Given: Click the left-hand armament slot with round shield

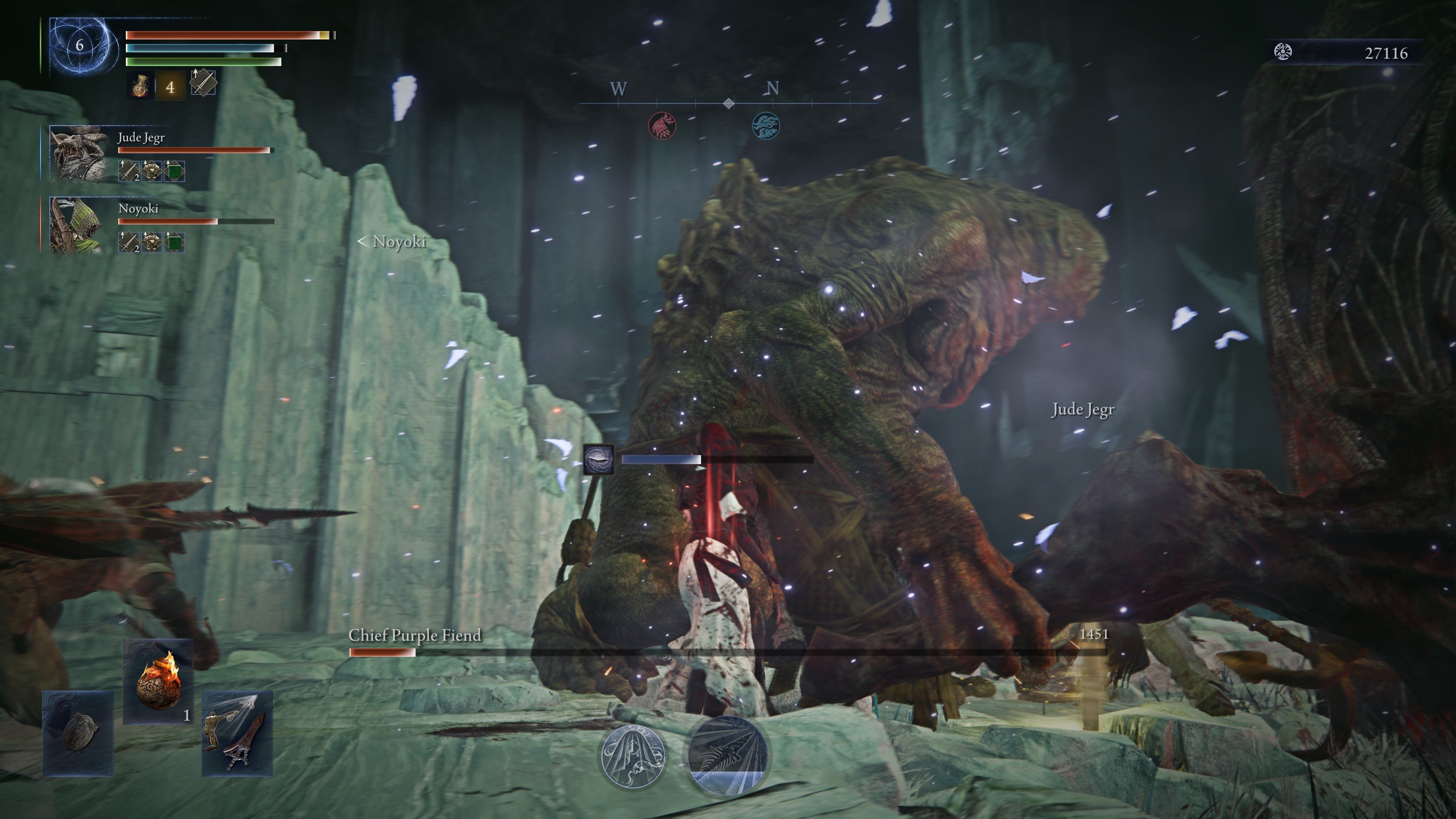Looking at the screenshot, I should coord(78,733).
